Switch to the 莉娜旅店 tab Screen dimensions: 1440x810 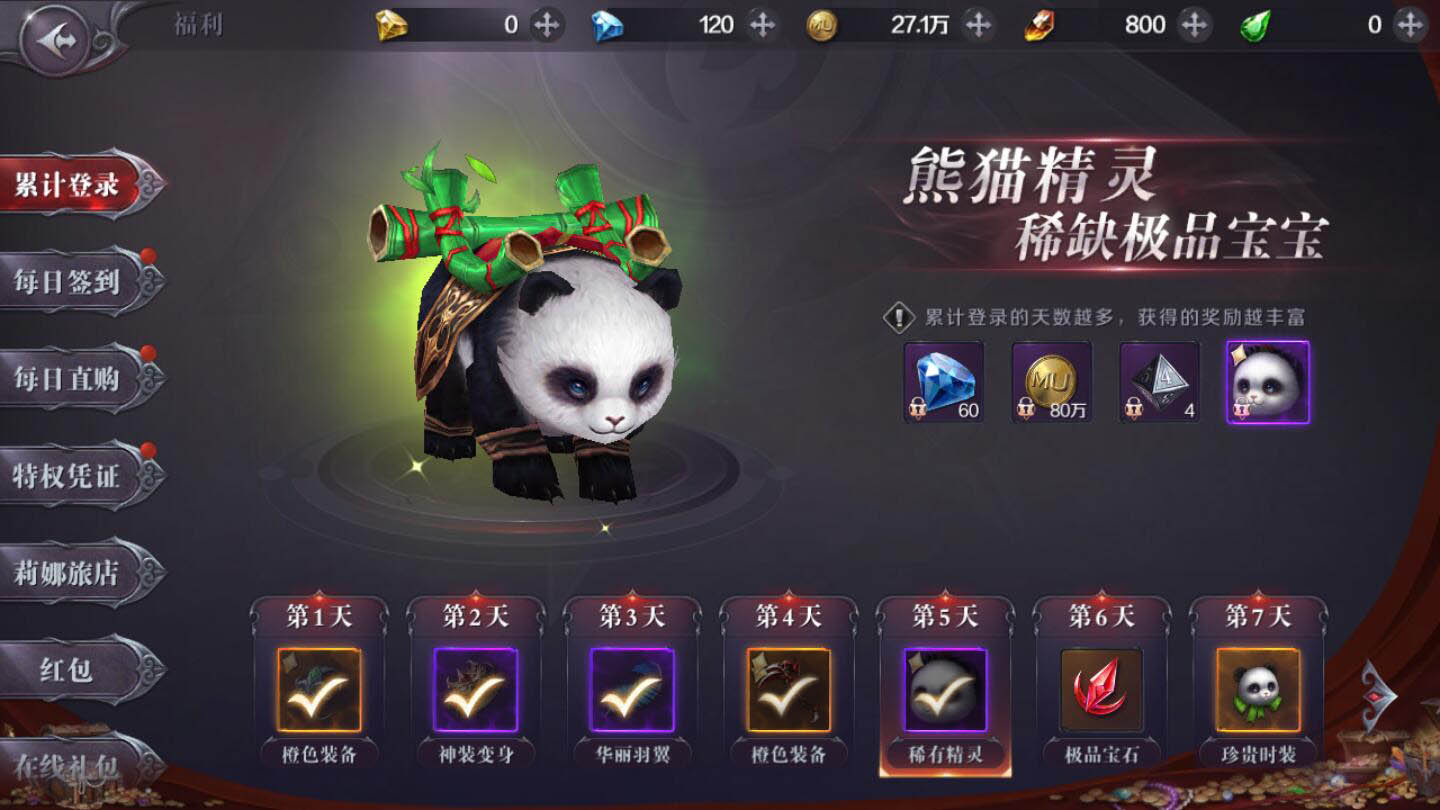click(70, 573)
